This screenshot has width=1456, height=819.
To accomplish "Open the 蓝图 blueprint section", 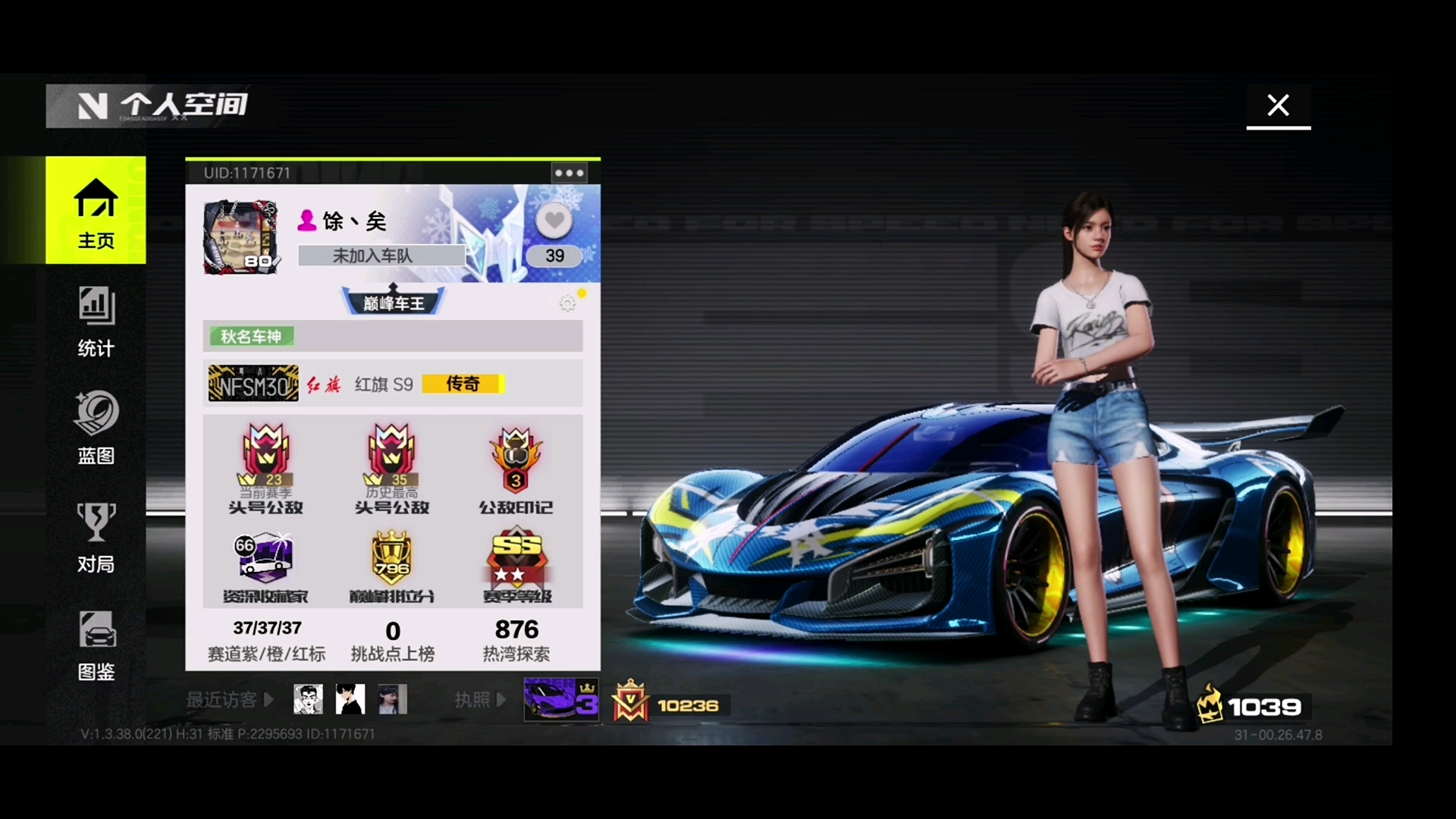I will (x=96, y=428).
